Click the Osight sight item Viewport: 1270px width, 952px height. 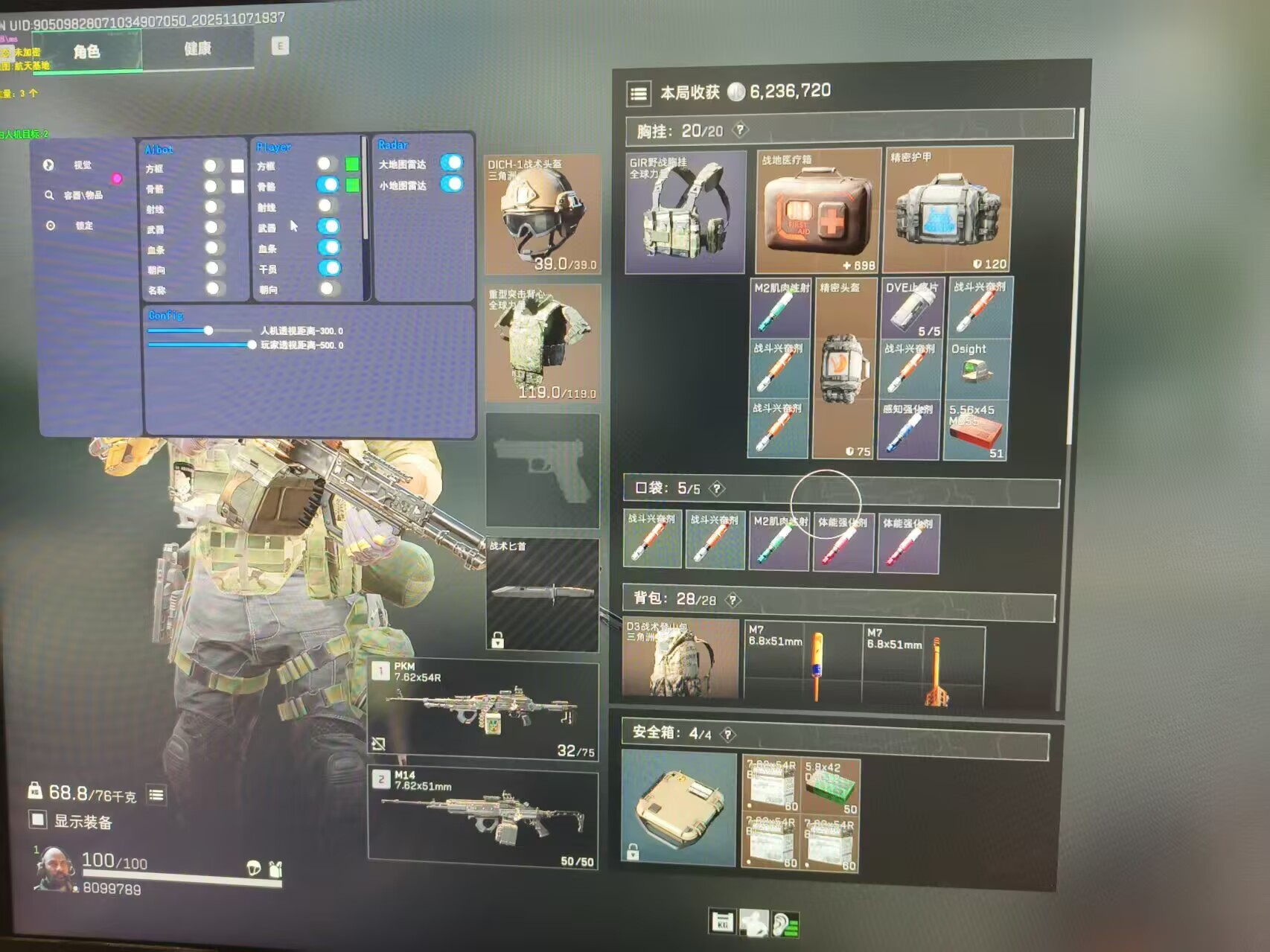click(977, 368)
